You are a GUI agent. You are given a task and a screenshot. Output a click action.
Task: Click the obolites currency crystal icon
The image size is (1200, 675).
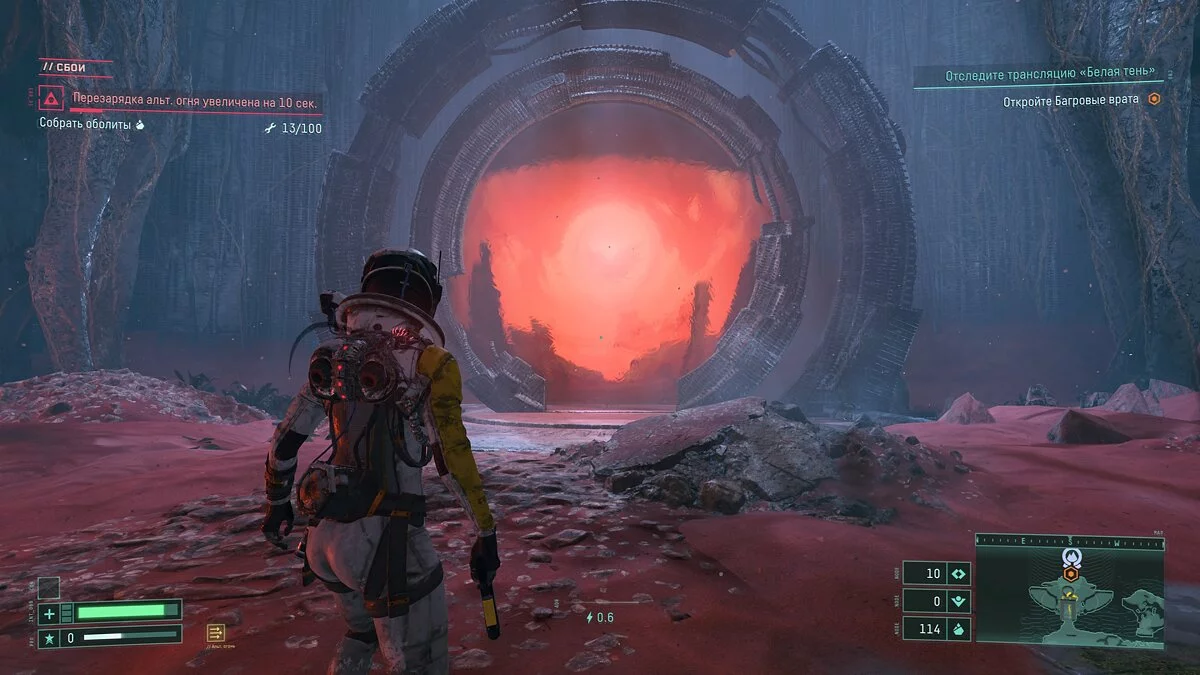(958, 629)
